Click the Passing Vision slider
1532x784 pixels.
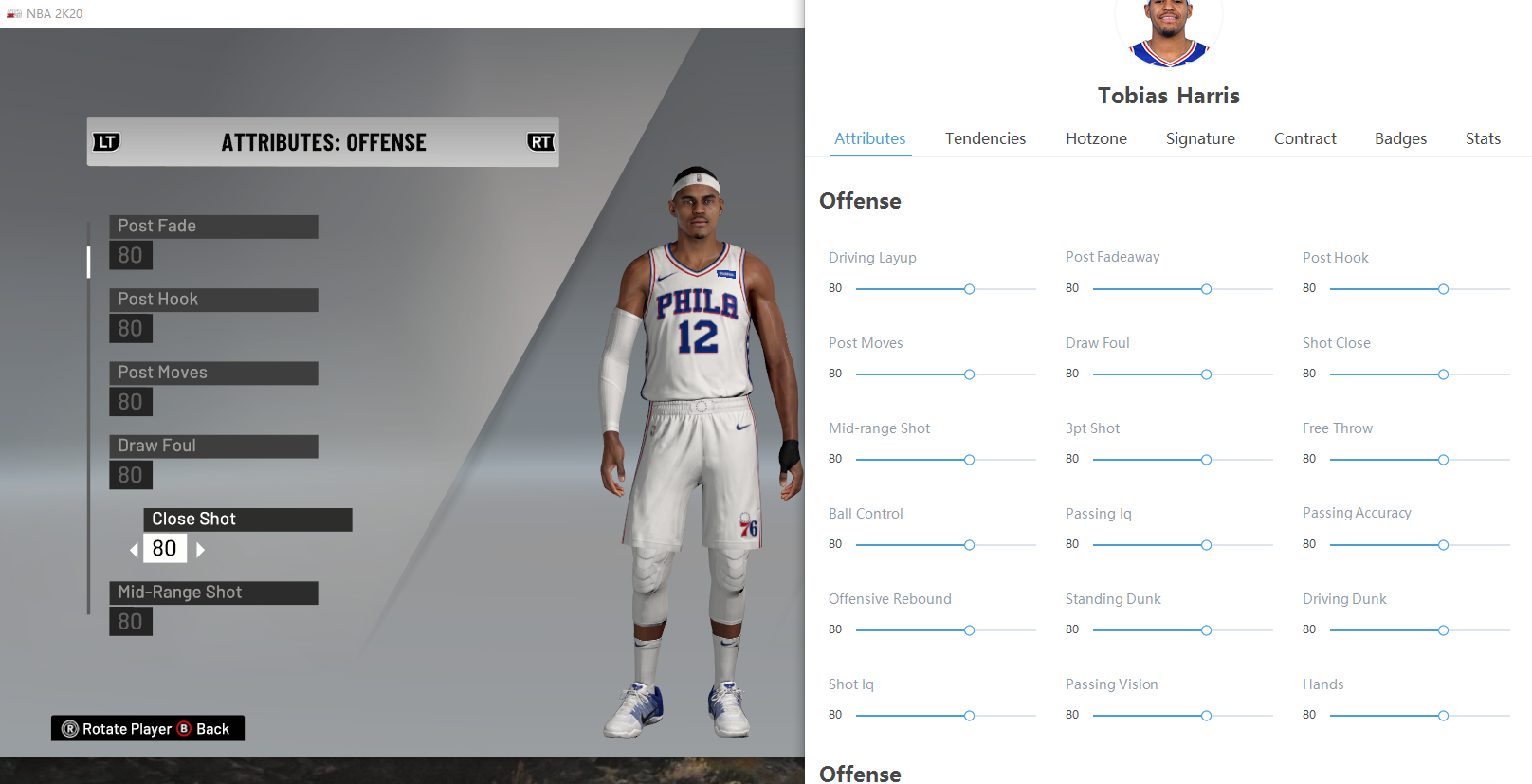[x=1206, y=716]
